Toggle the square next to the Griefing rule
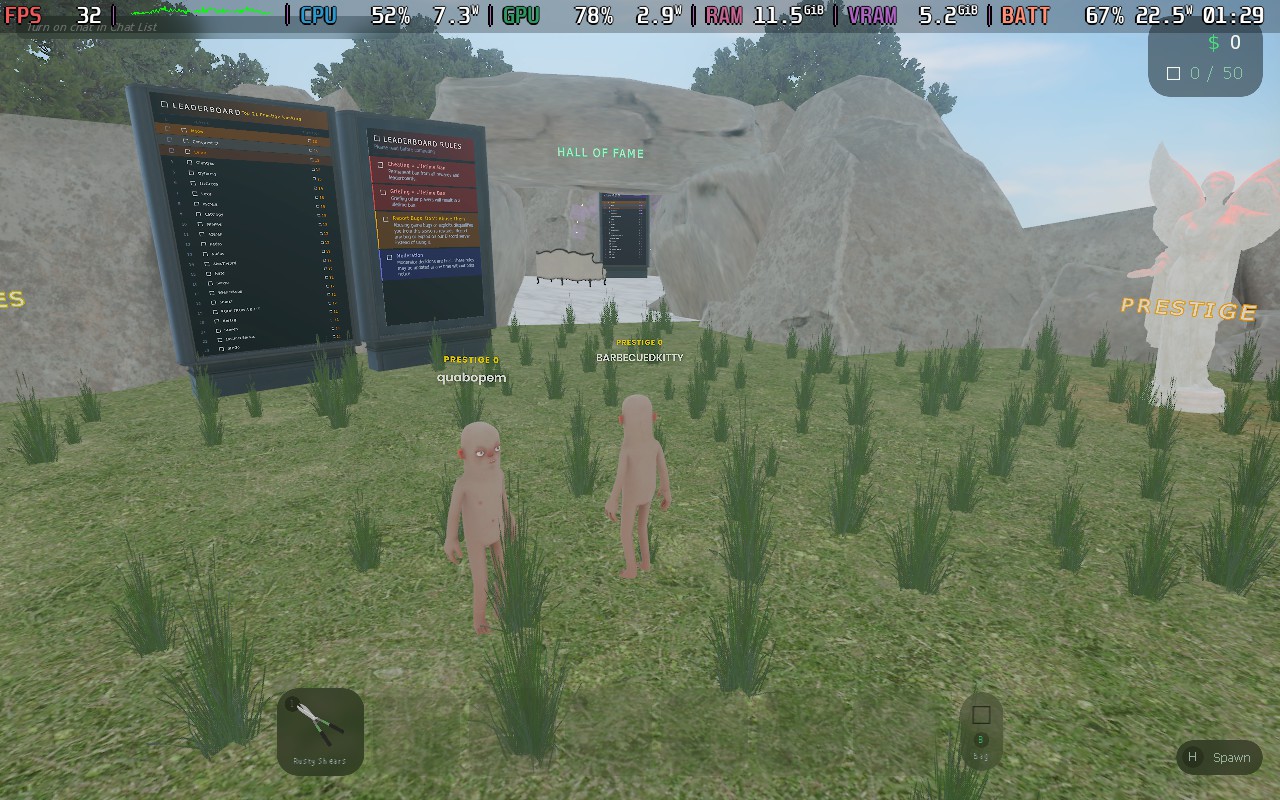Image resolution: width=1280 pixels, height=800 pixels. (x=384, y=192)
